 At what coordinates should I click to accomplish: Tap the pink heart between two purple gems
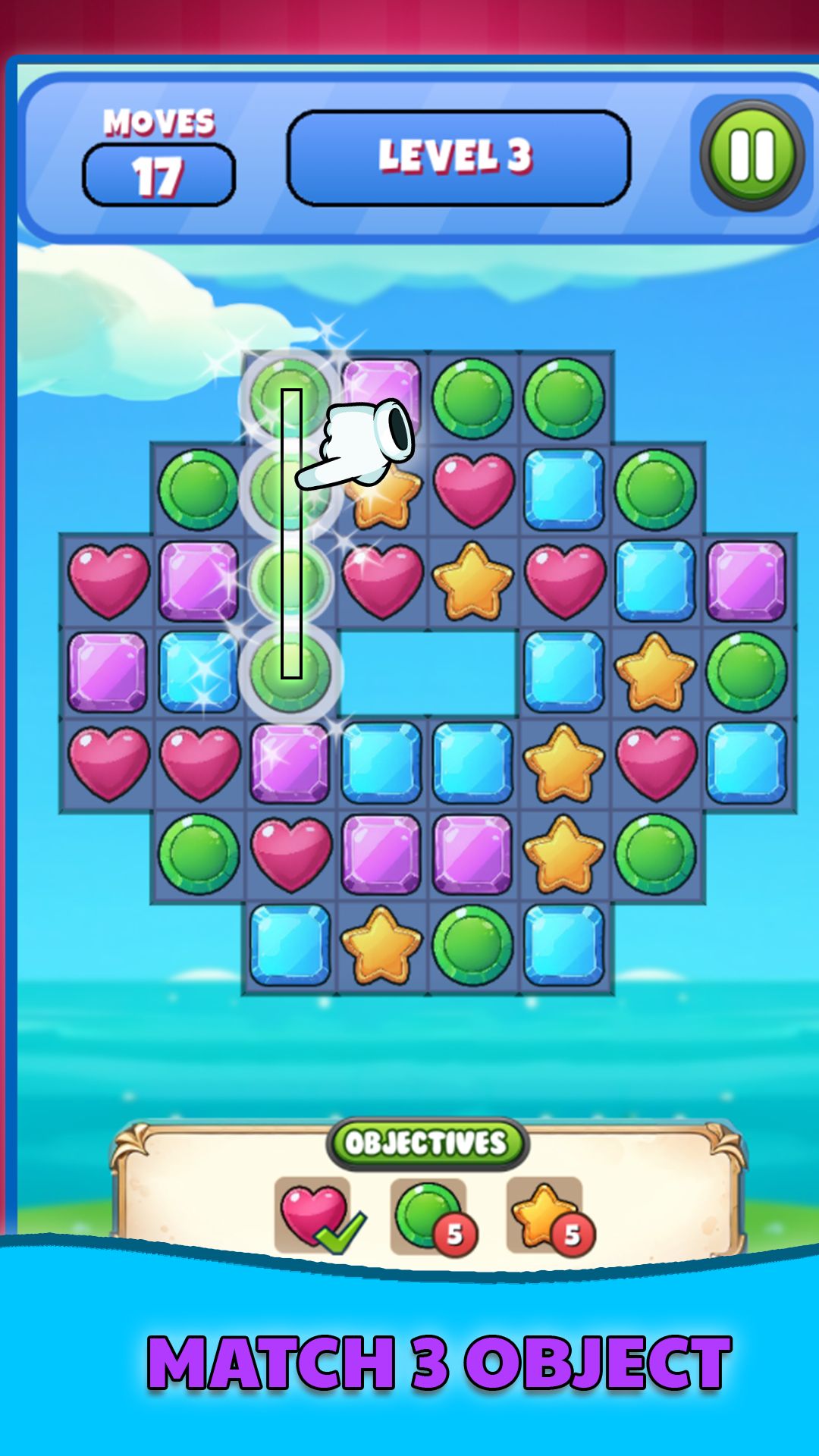pyautogui.click(x=290, y=853)
